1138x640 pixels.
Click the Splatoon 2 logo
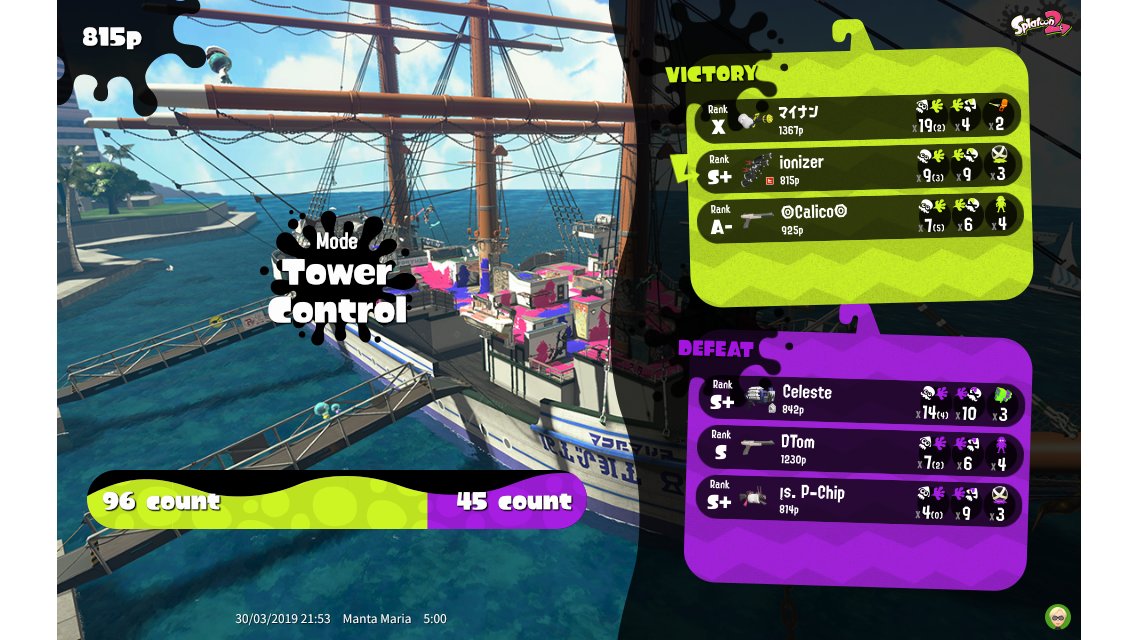point(1040,25)
